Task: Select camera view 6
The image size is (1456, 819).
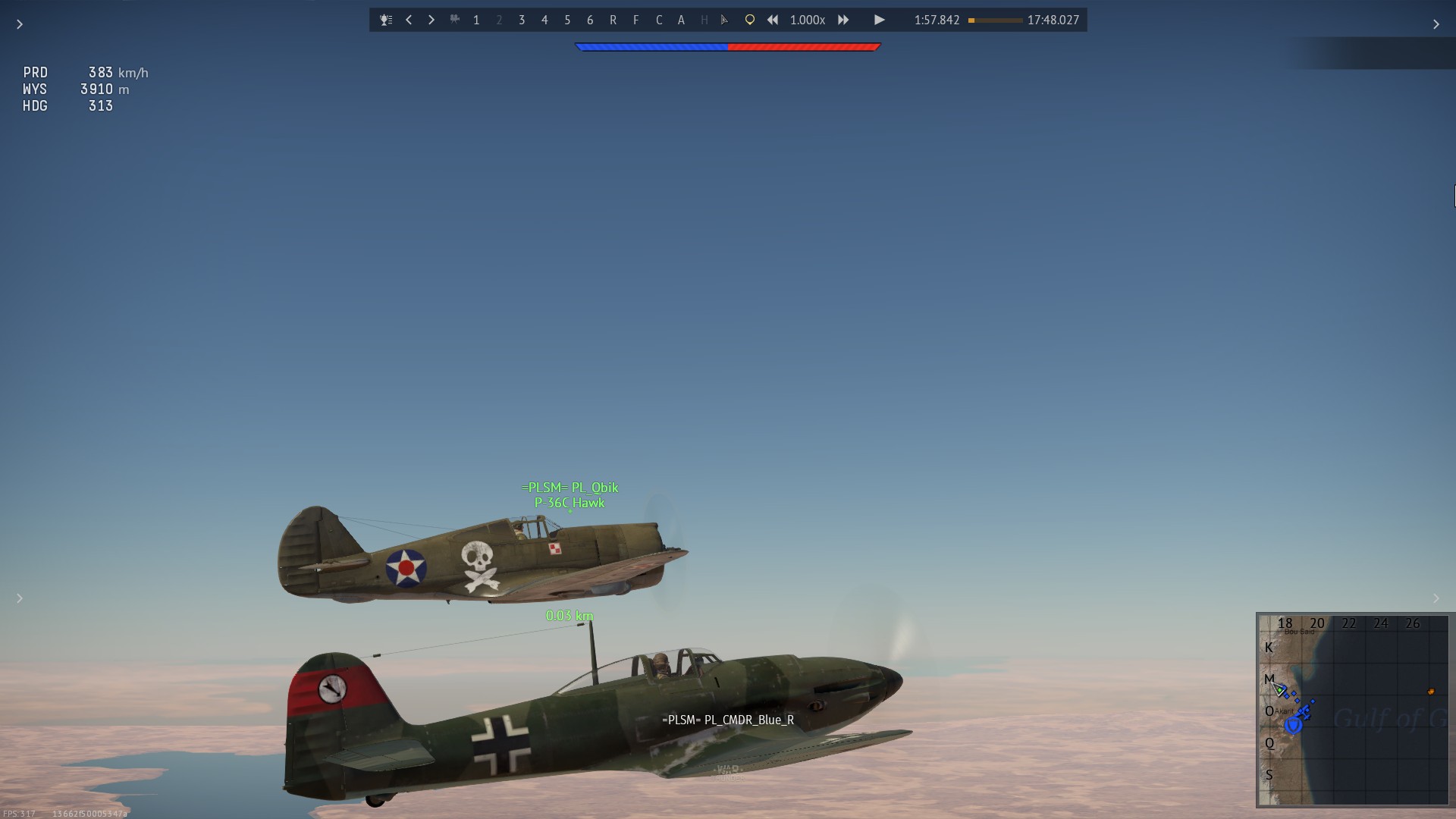Action: [x=590, y=20]
